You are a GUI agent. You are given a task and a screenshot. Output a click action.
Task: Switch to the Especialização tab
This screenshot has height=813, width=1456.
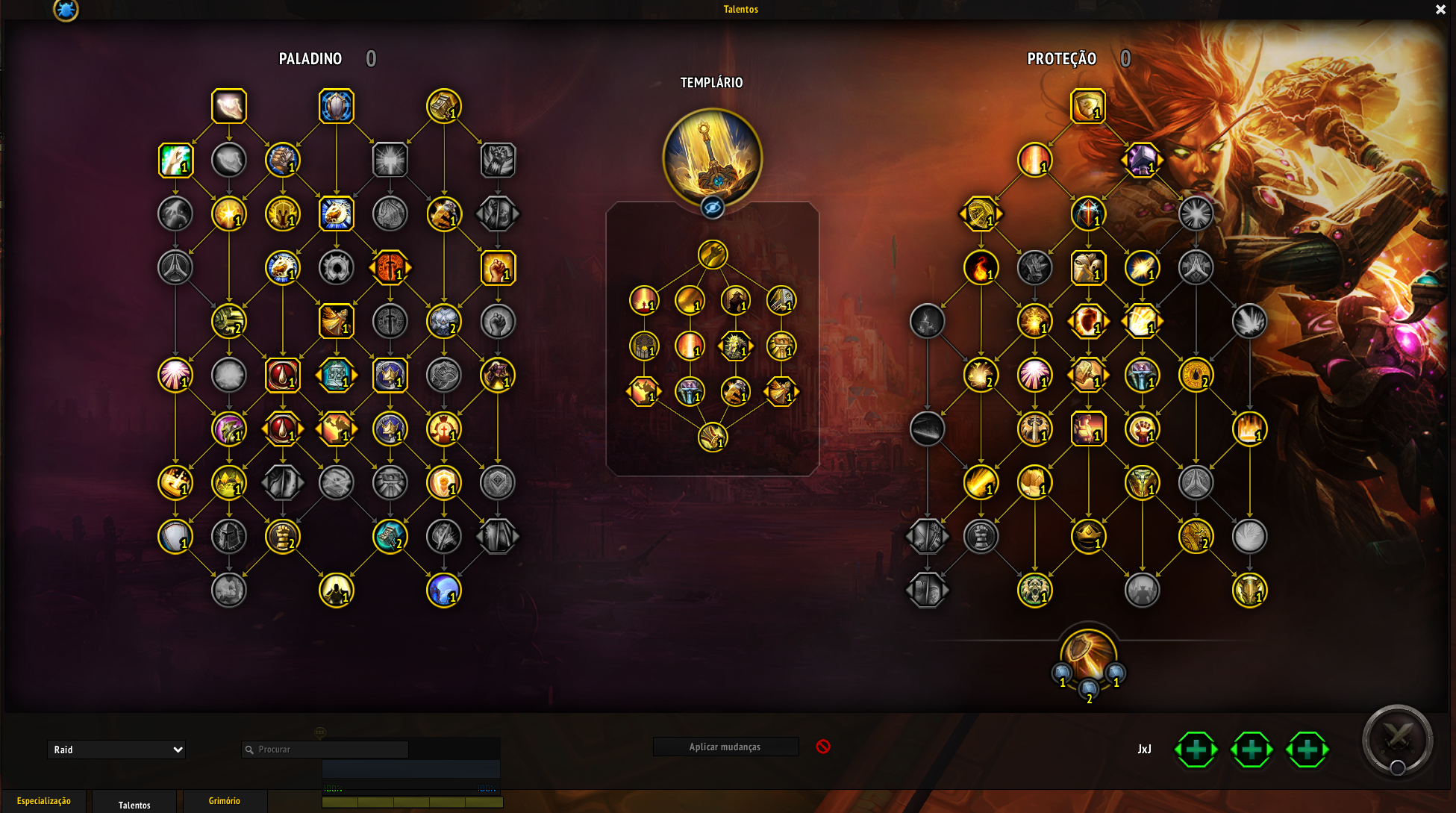(44, 801)
